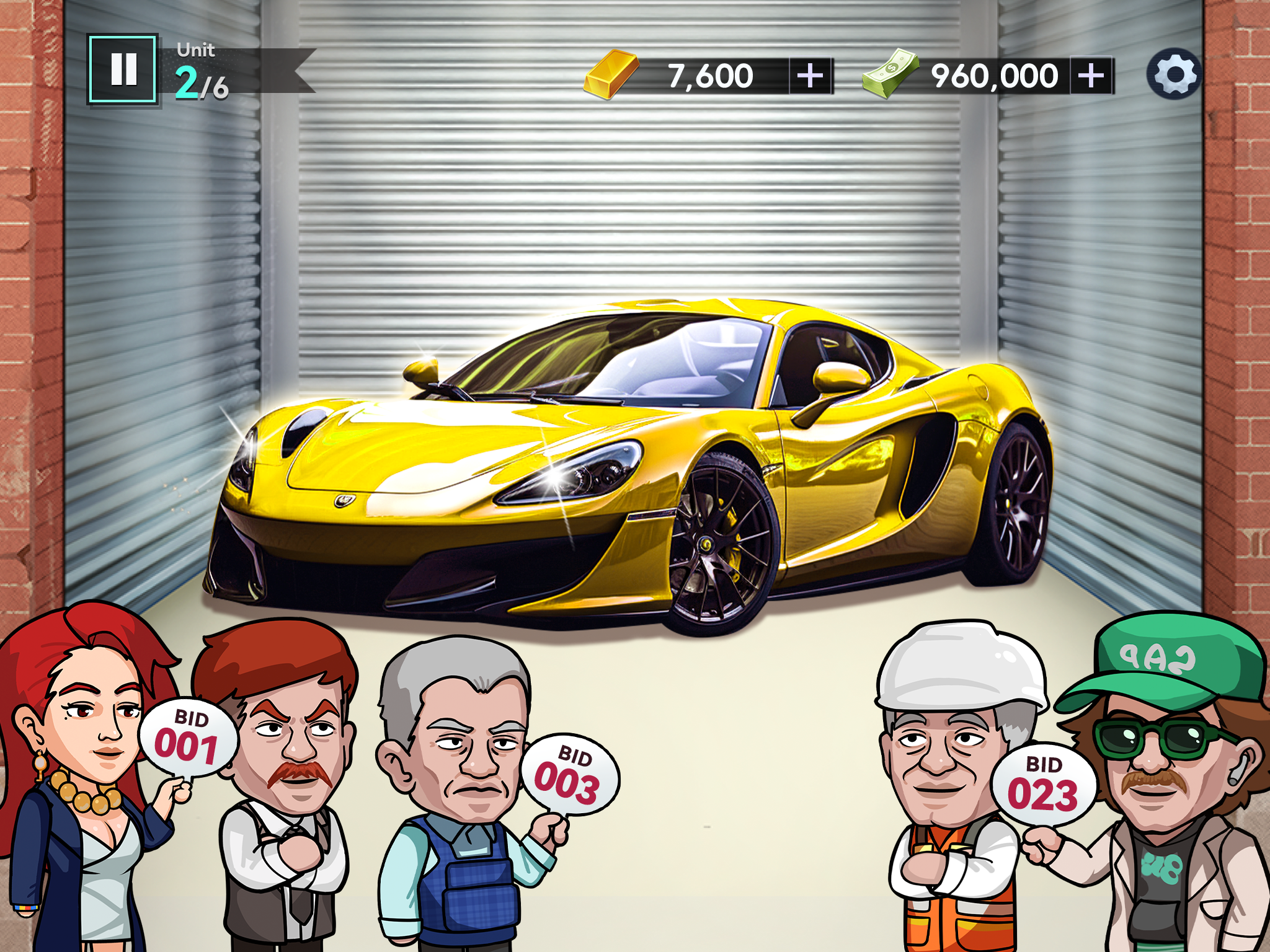The image size is (1270, 952).
Task: Tap the gold bar currency icon
Action: [611, 74]
